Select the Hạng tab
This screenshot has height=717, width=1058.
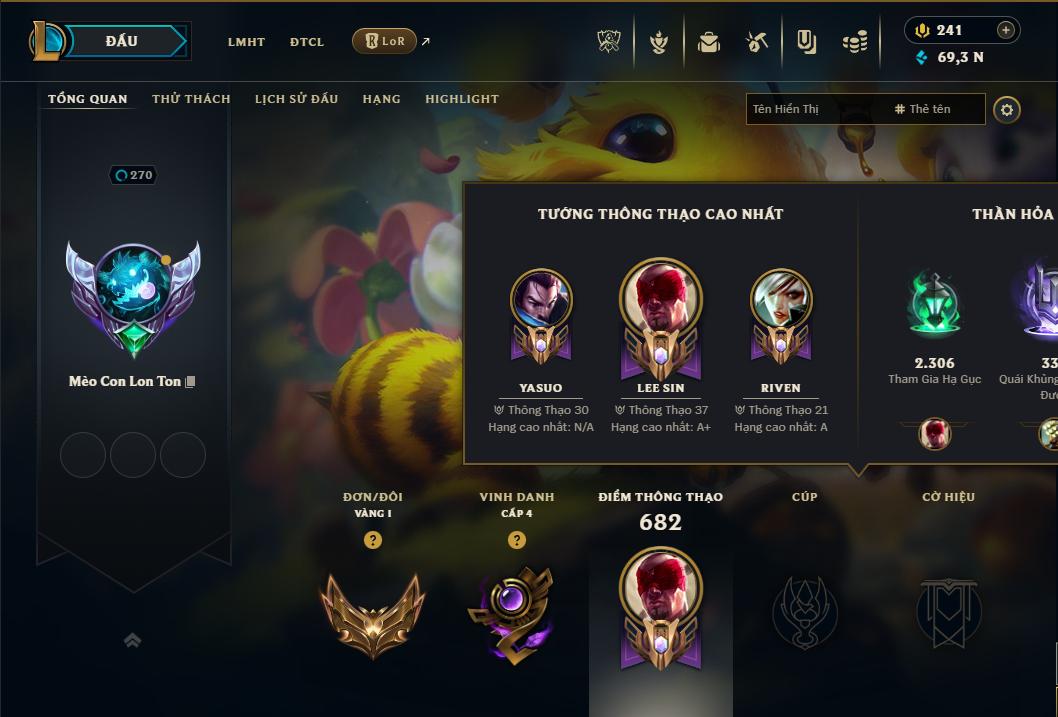pyautogui.click(x=381, y=99)
